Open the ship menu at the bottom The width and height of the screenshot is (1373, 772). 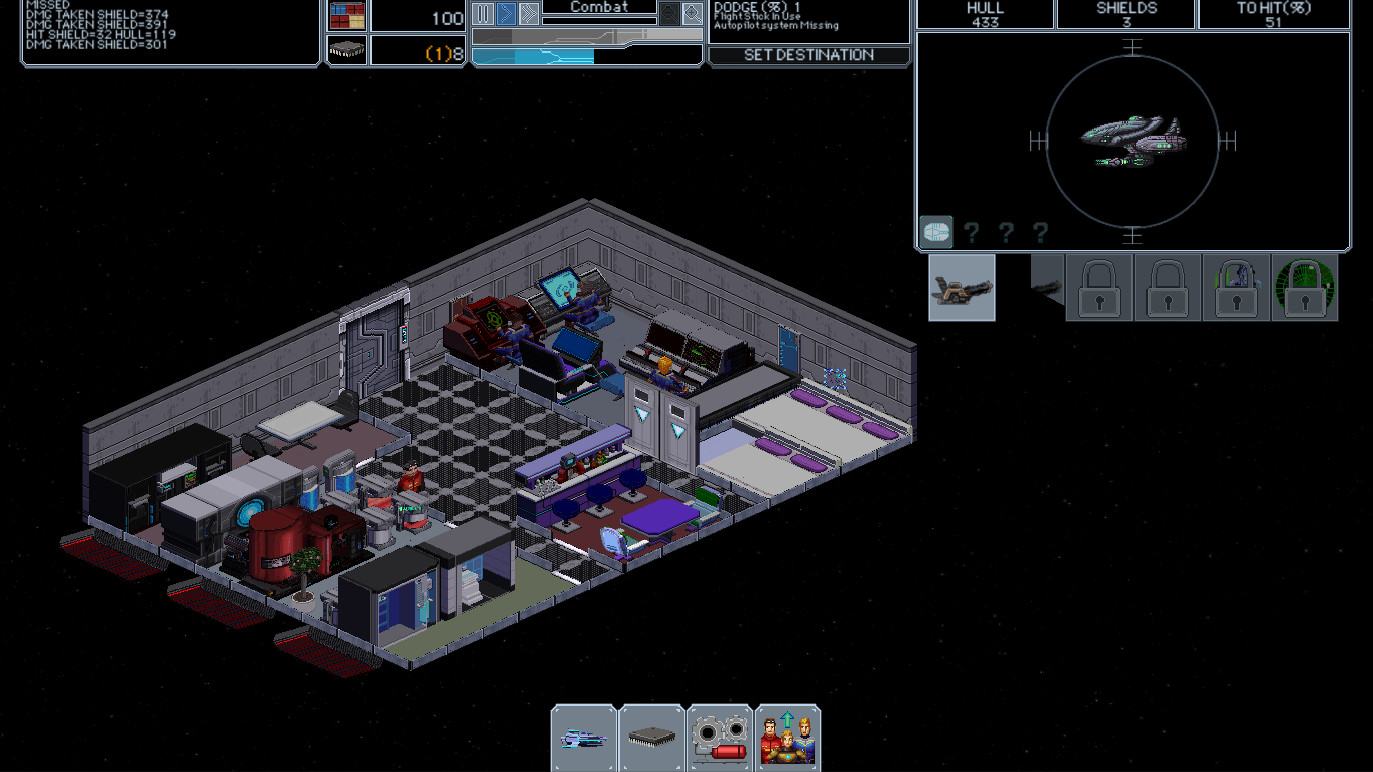click(x=584, y=738)
